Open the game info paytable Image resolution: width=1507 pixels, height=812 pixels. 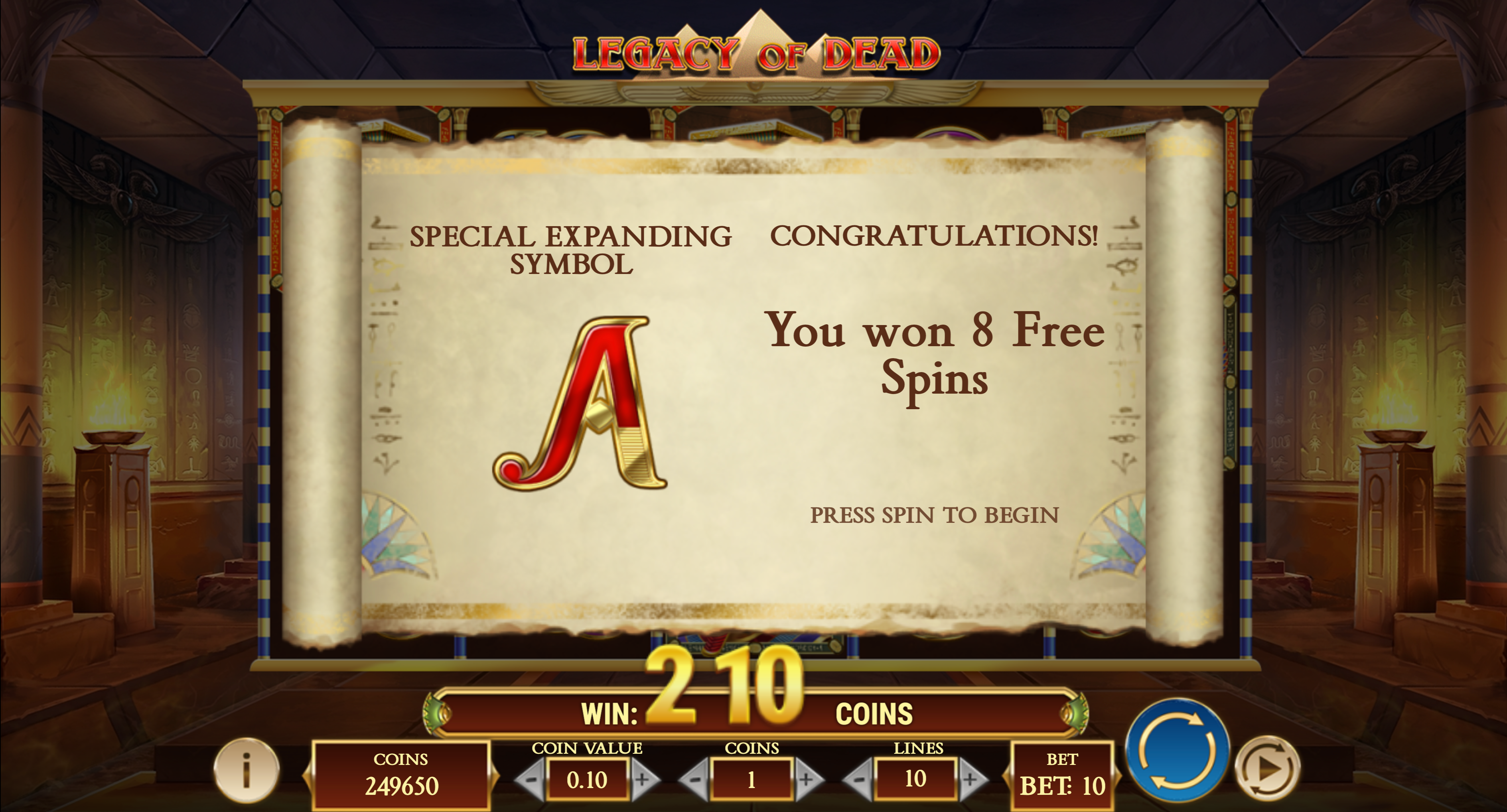pos(246,769)
